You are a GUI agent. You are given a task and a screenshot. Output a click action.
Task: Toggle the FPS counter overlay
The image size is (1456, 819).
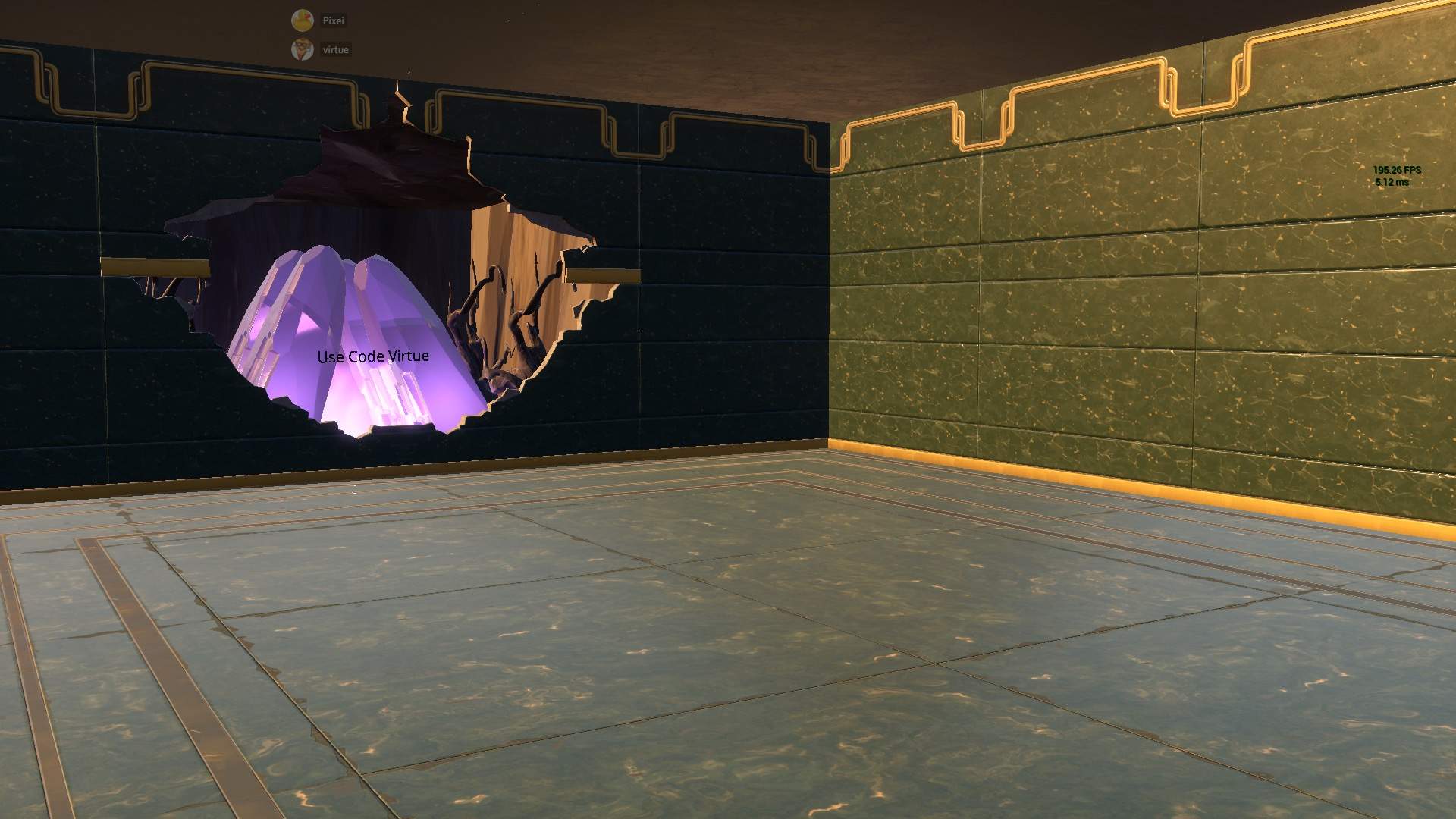1398,171
